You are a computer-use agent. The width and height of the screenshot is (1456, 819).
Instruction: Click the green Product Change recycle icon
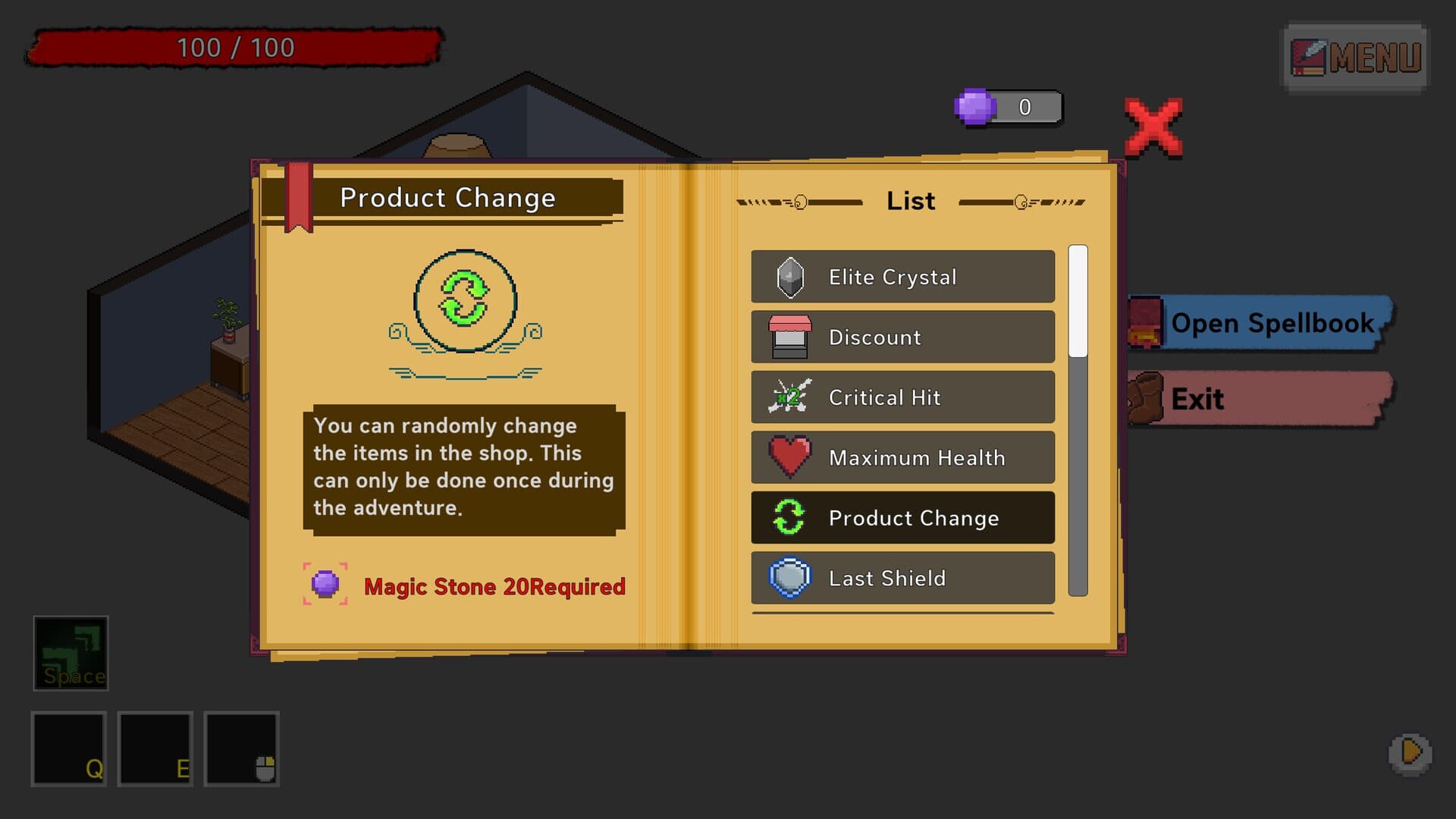[789, 518]
